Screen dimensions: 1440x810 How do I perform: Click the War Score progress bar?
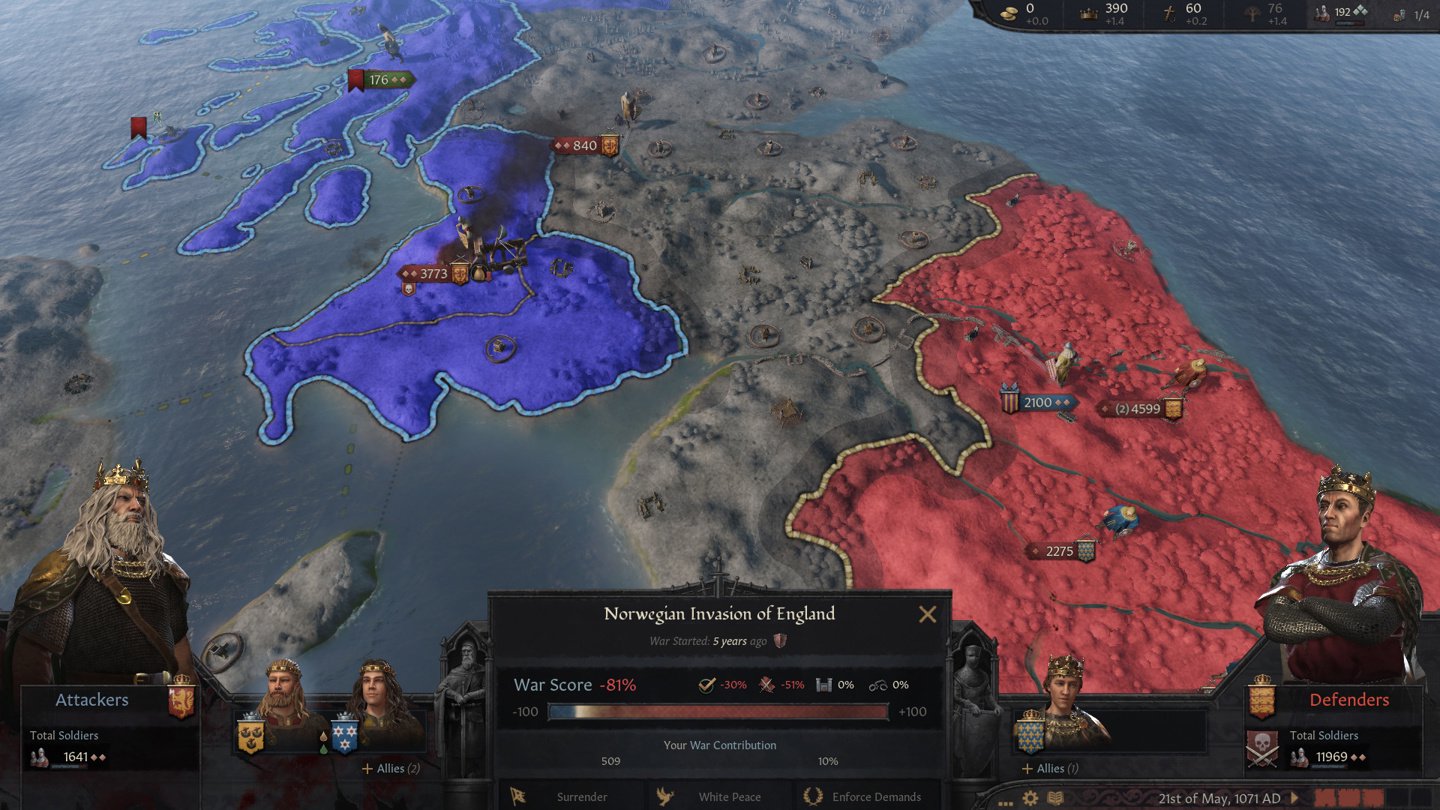[720, 711]
